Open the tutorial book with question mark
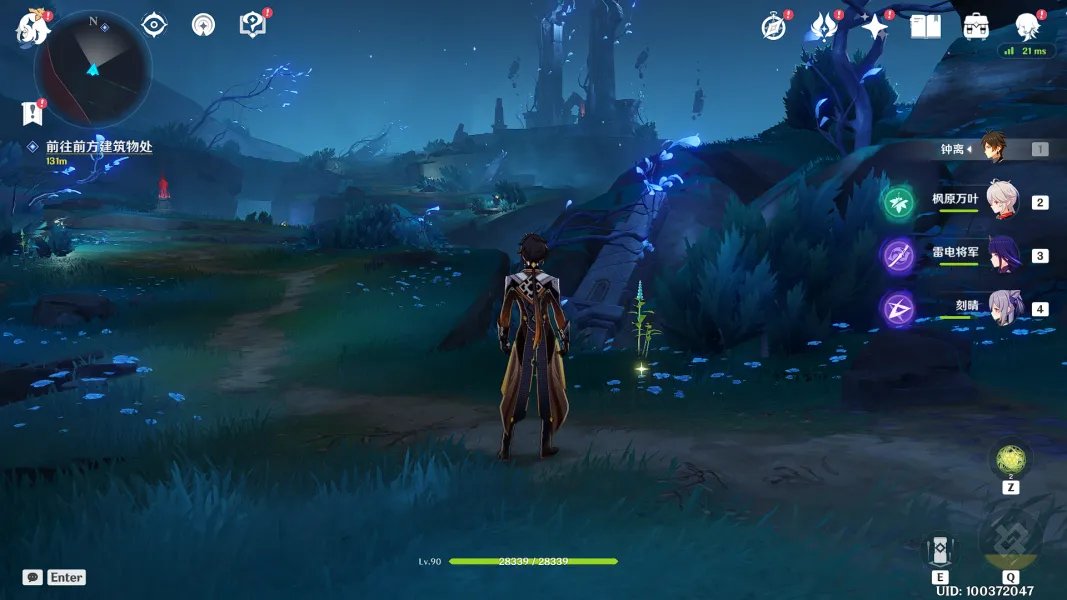The height and width of the screenshot is (600, 1067). 253,25
